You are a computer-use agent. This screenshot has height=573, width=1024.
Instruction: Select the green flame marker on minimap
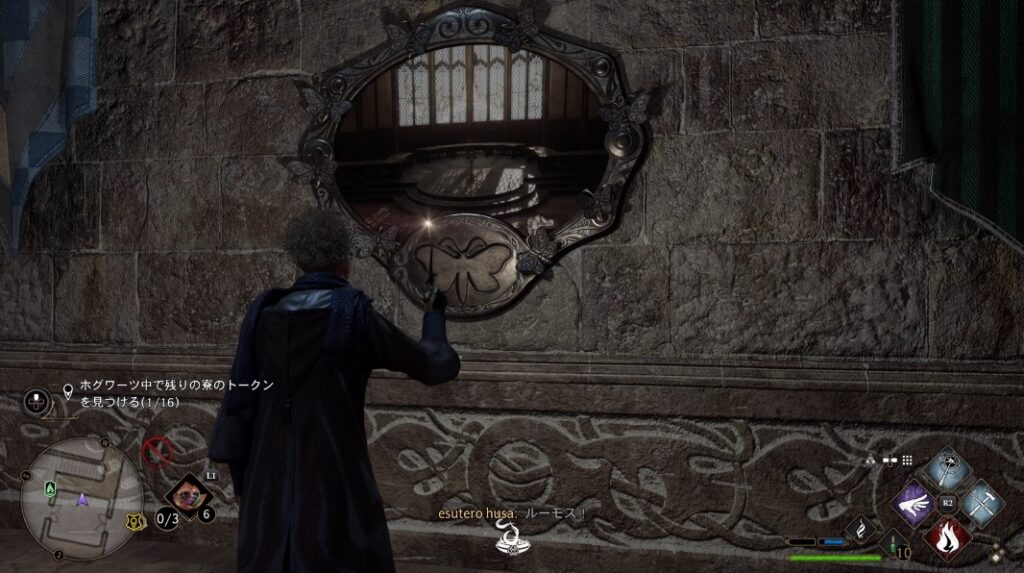(x=50, y=488)
